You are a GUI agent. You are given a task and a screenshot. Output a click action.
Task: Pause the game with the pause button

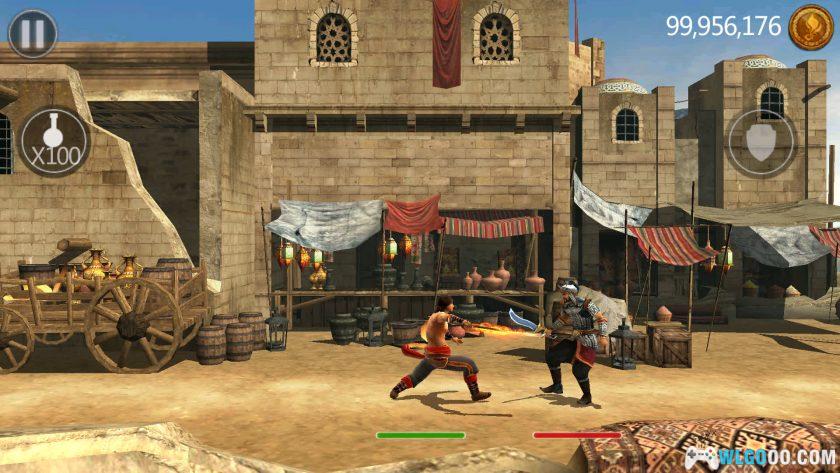coord(33,34)
